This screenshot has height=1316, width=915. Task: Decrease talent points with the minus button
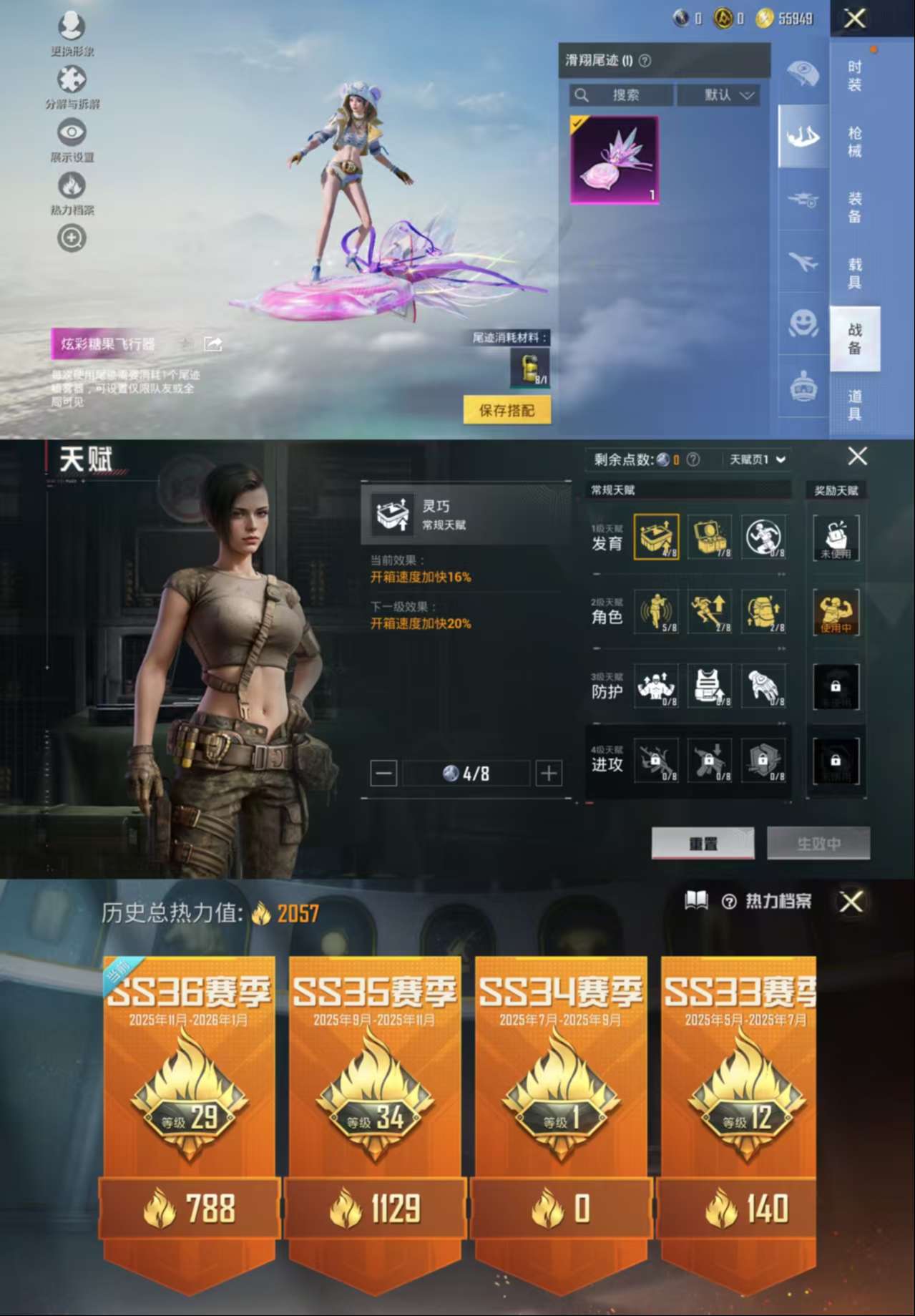383,773
